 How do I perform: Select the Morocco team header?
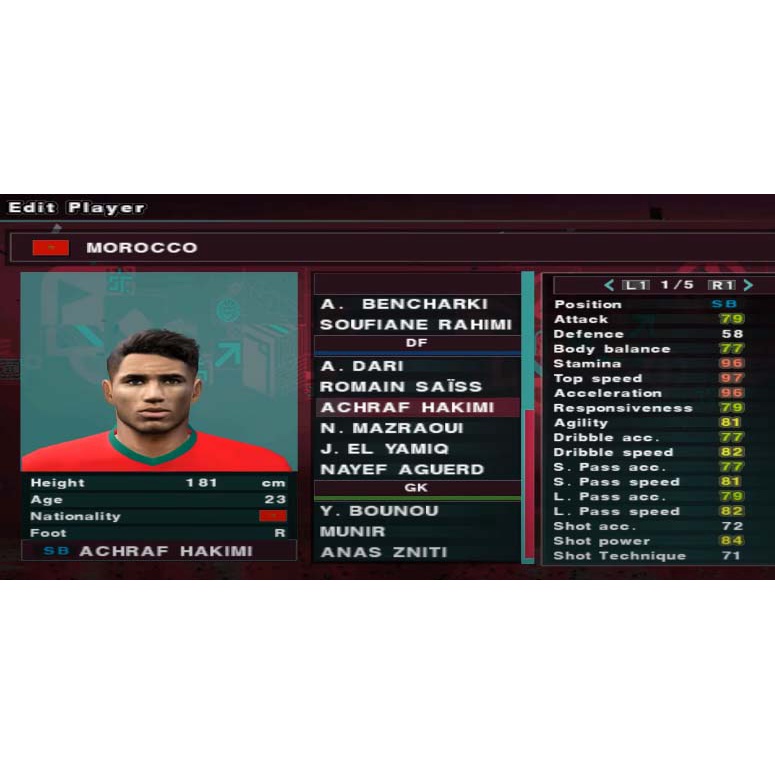tap(141, 248)
